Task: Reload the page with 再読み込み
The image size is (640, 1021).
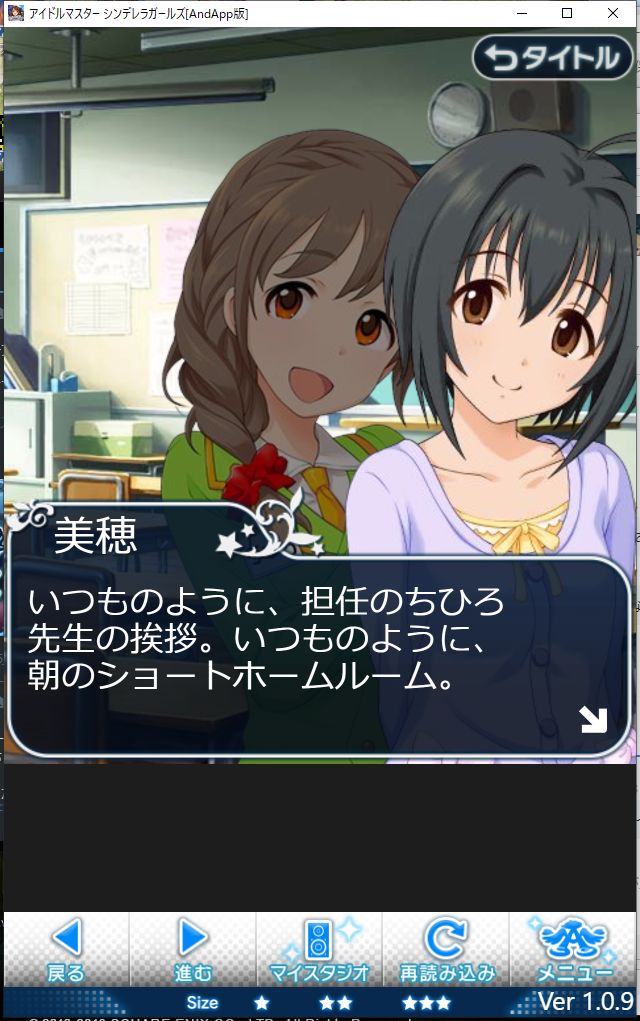Action: tap(446, 950)
